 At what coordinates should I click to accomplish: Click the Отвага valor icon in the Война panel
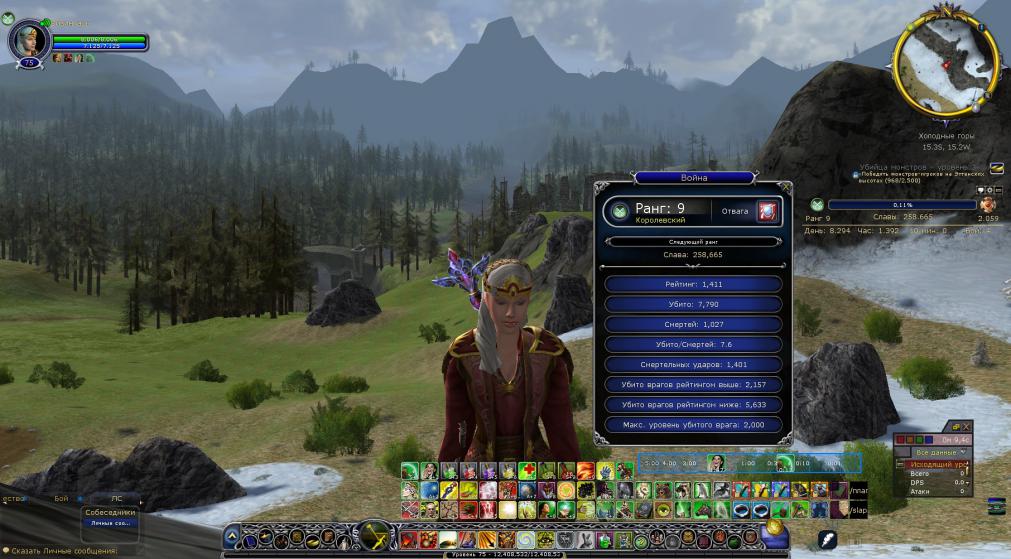pos(767,212)
